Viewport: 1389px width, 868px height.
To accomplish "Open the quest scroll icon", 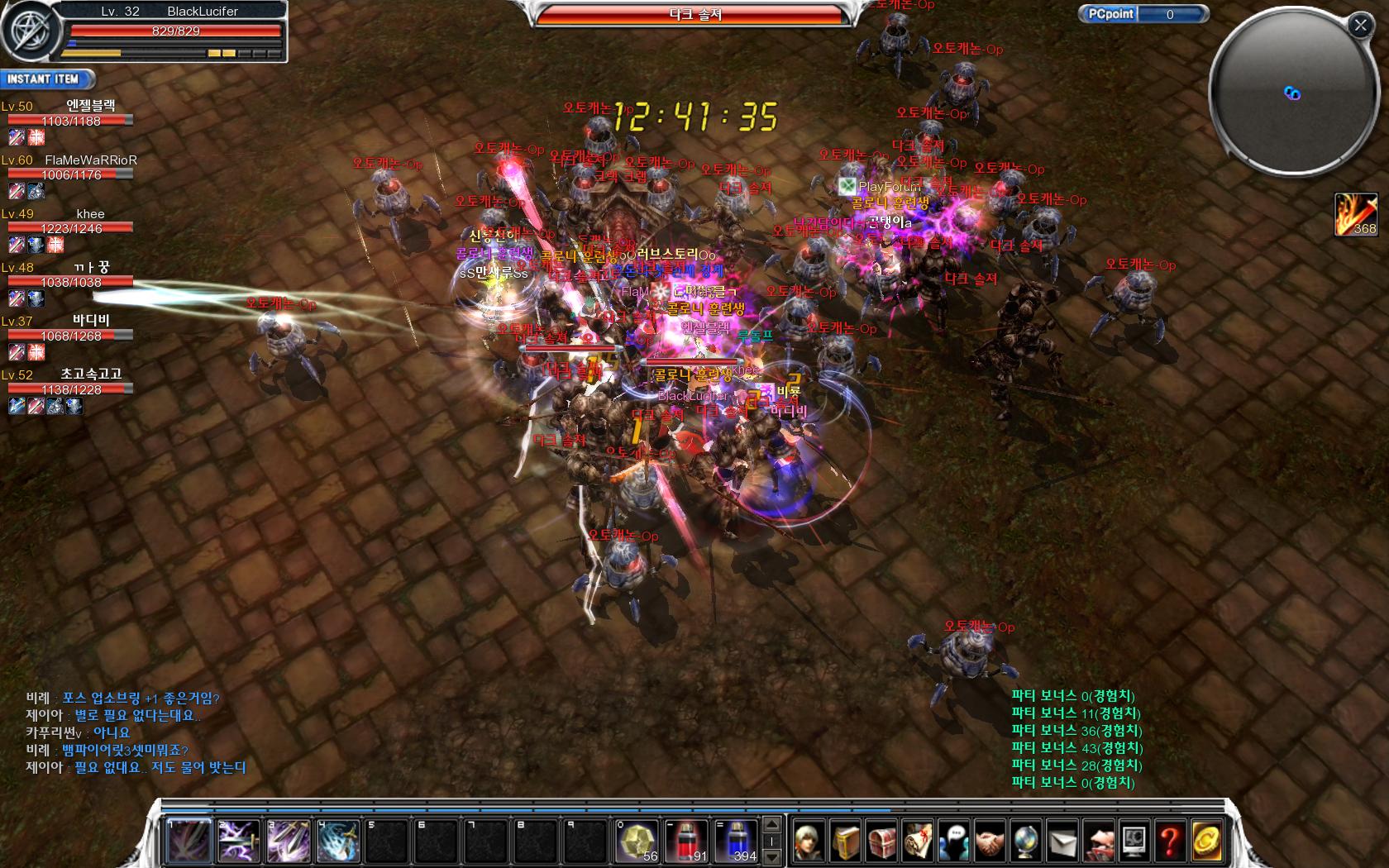I will [x=918, y=842].
